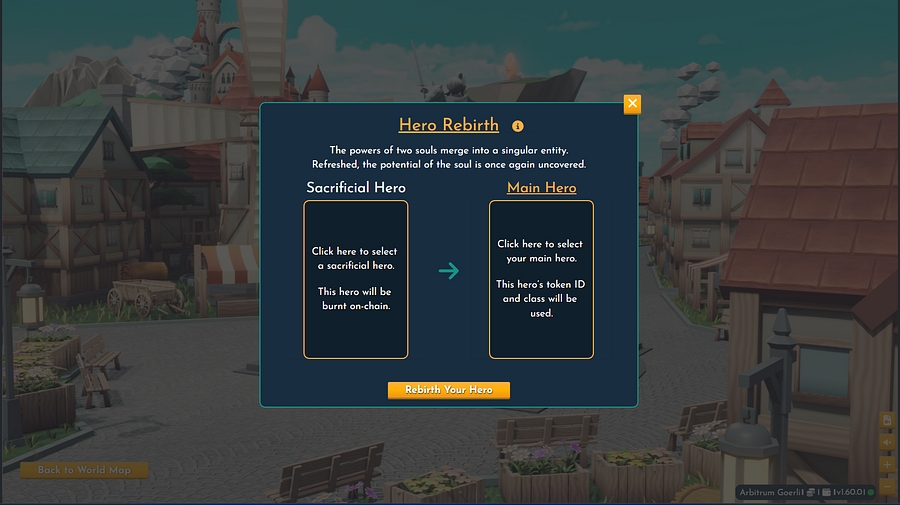Zoom in with the plus button
900x505 pixels.
pyautogui.click(x=887, y=464)
